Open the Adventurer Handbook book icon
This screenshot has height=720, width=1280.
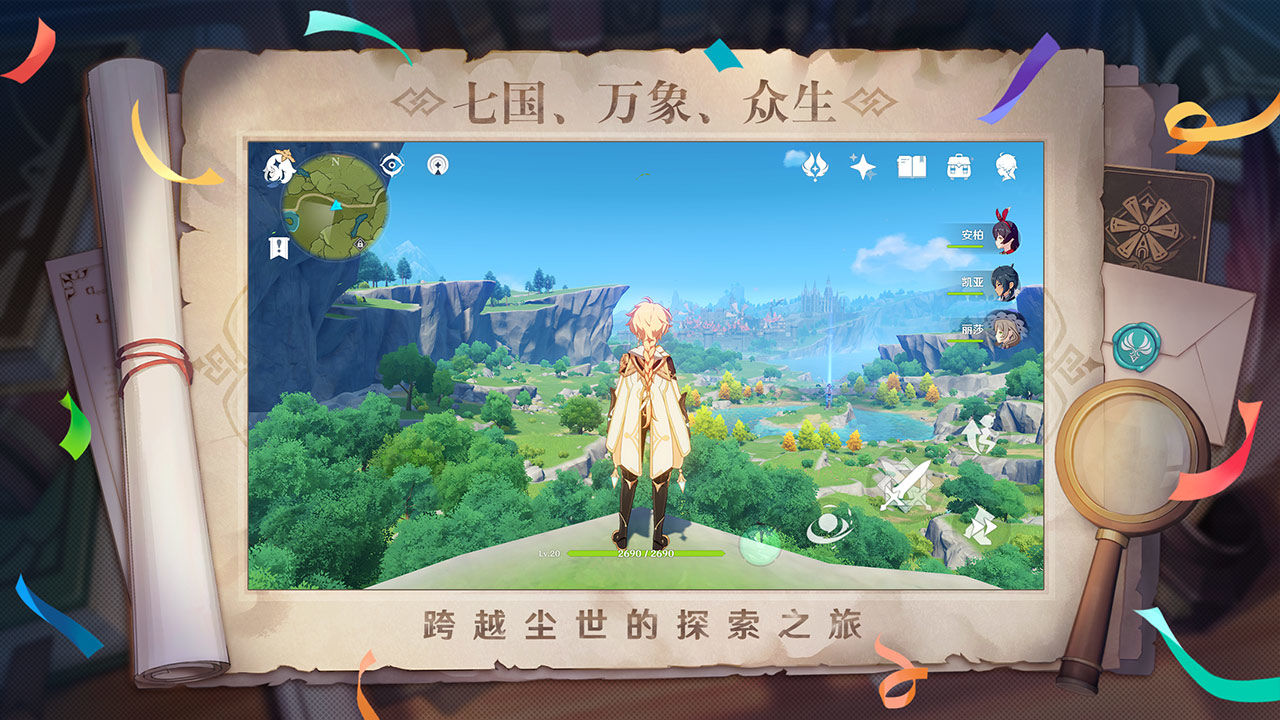pyautogui.click(x=909, y=167)
